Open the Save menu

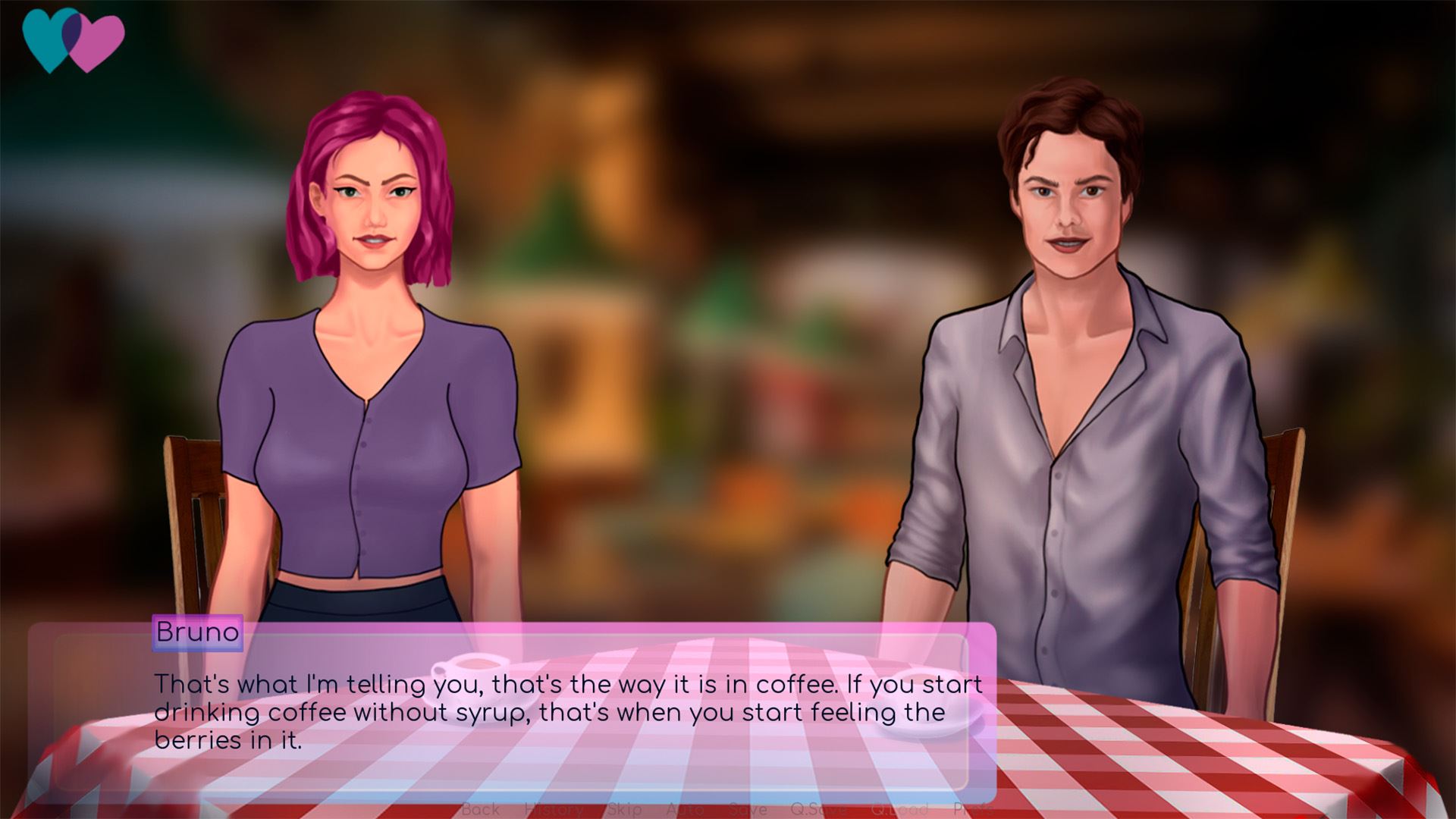point(748,809)
